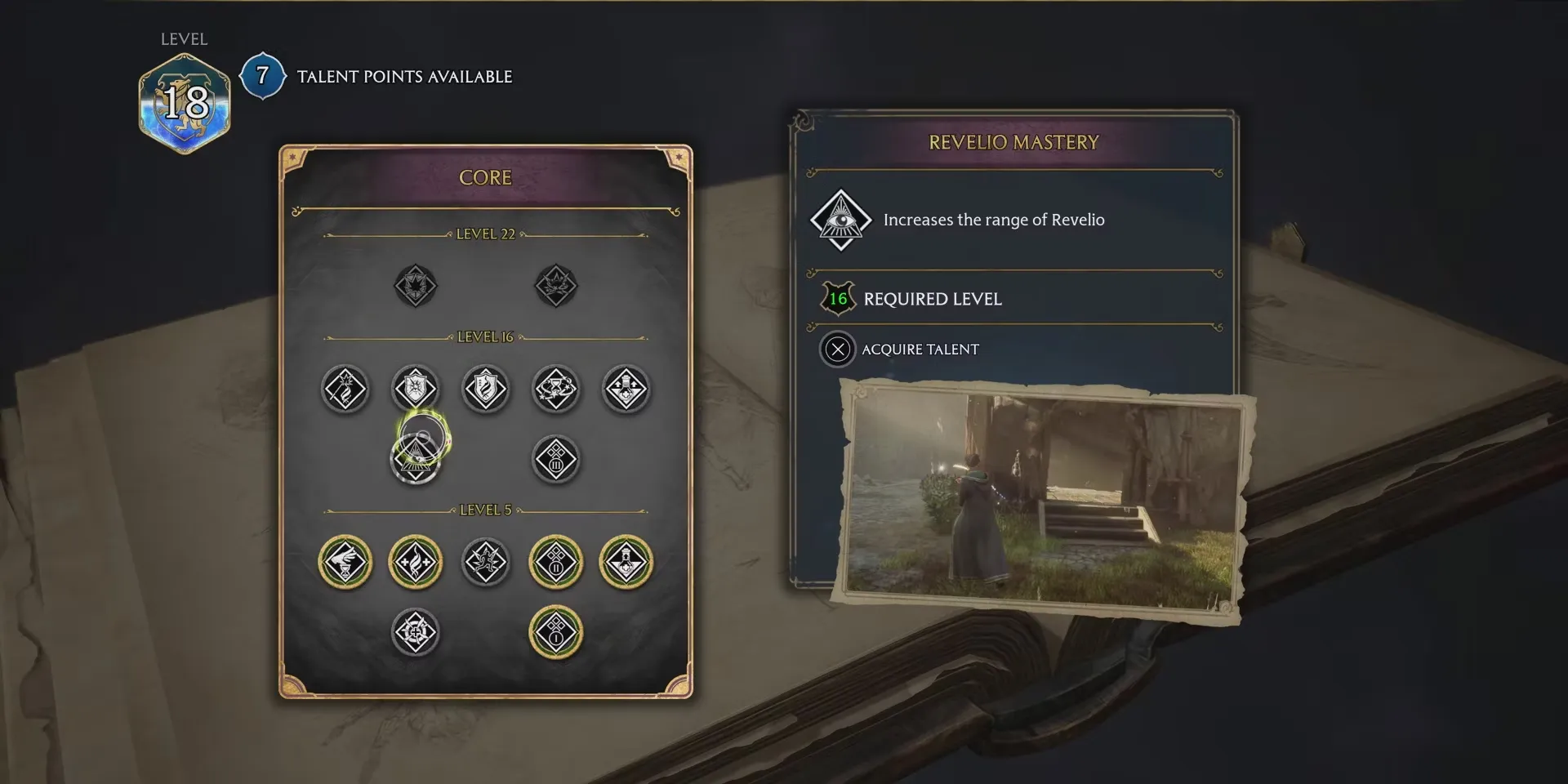Choose the Roman numeral III talent
The image size is (1568, 784).
(x=556, y=460)
